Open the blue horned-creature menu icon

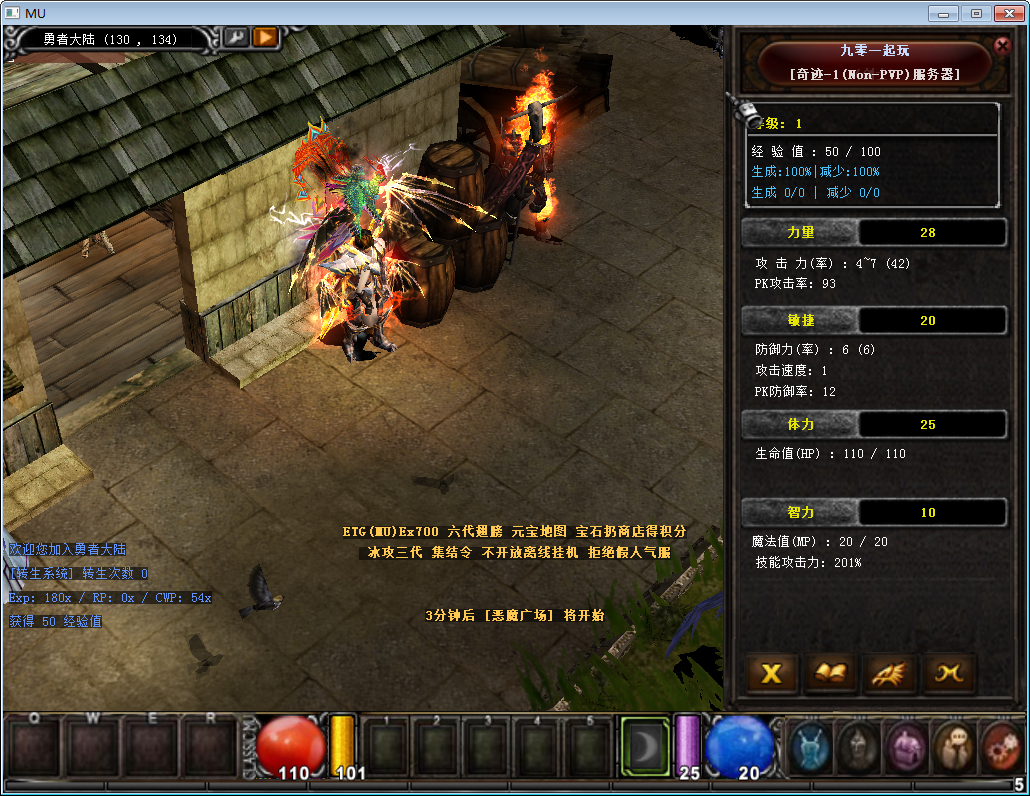pyautogui.click(x=811, y=746)
